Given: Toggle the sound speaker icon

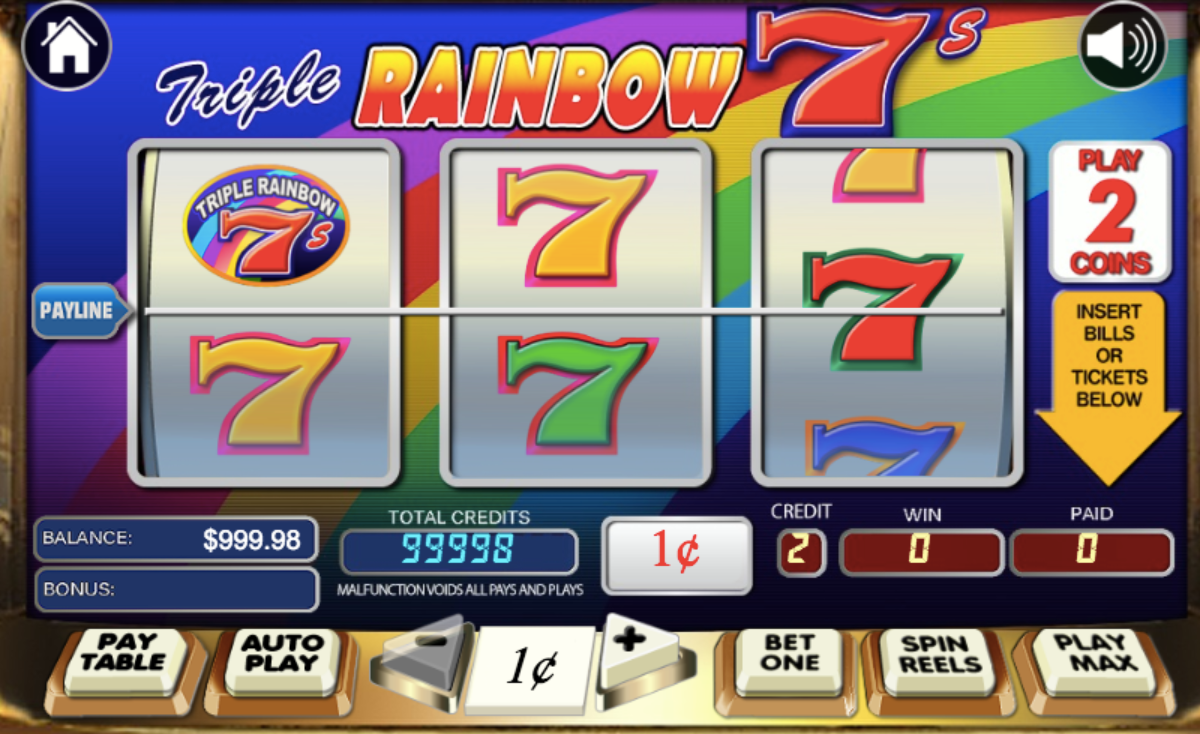Looking at the screenshot, I should [1123, 46].
